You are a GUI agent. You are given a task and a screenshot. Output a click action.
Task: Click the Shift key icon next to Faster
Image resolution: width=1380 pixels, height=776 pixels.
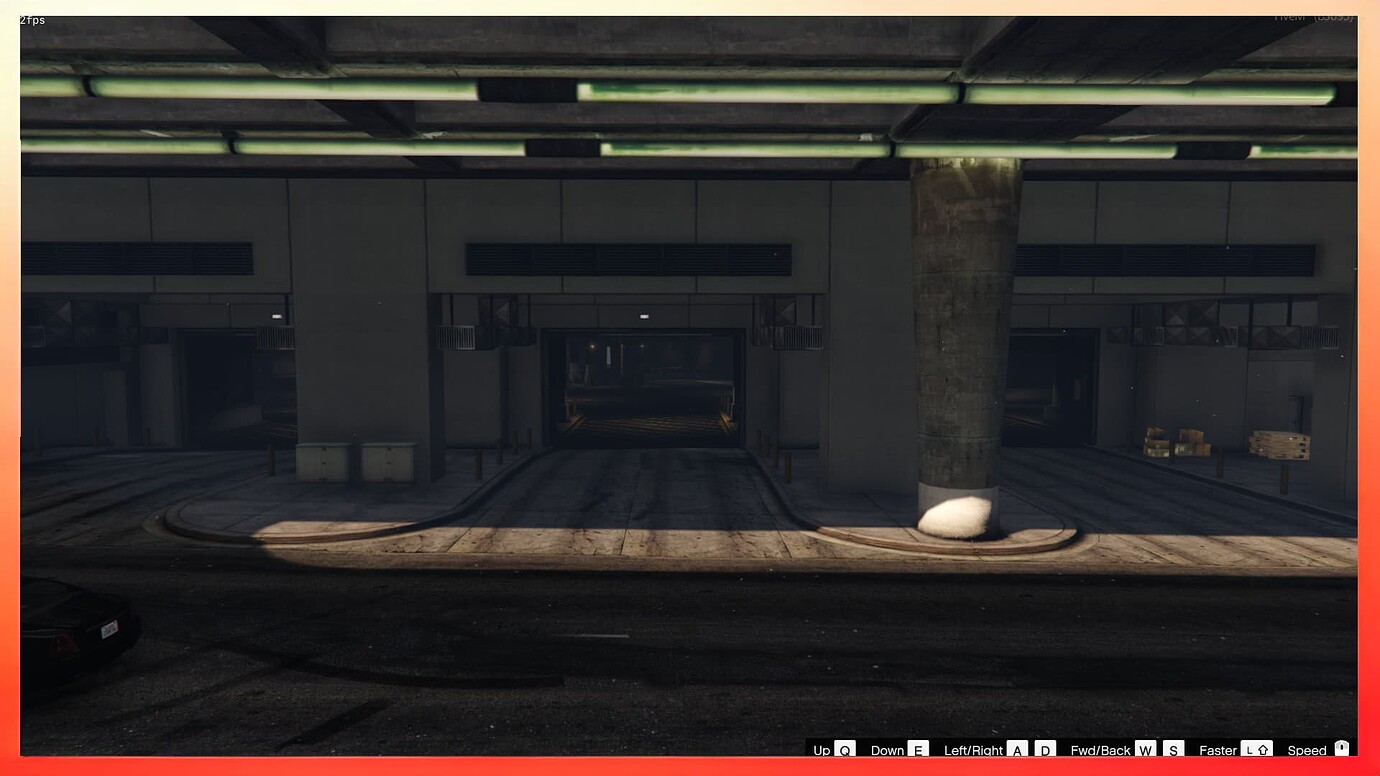1262,750
